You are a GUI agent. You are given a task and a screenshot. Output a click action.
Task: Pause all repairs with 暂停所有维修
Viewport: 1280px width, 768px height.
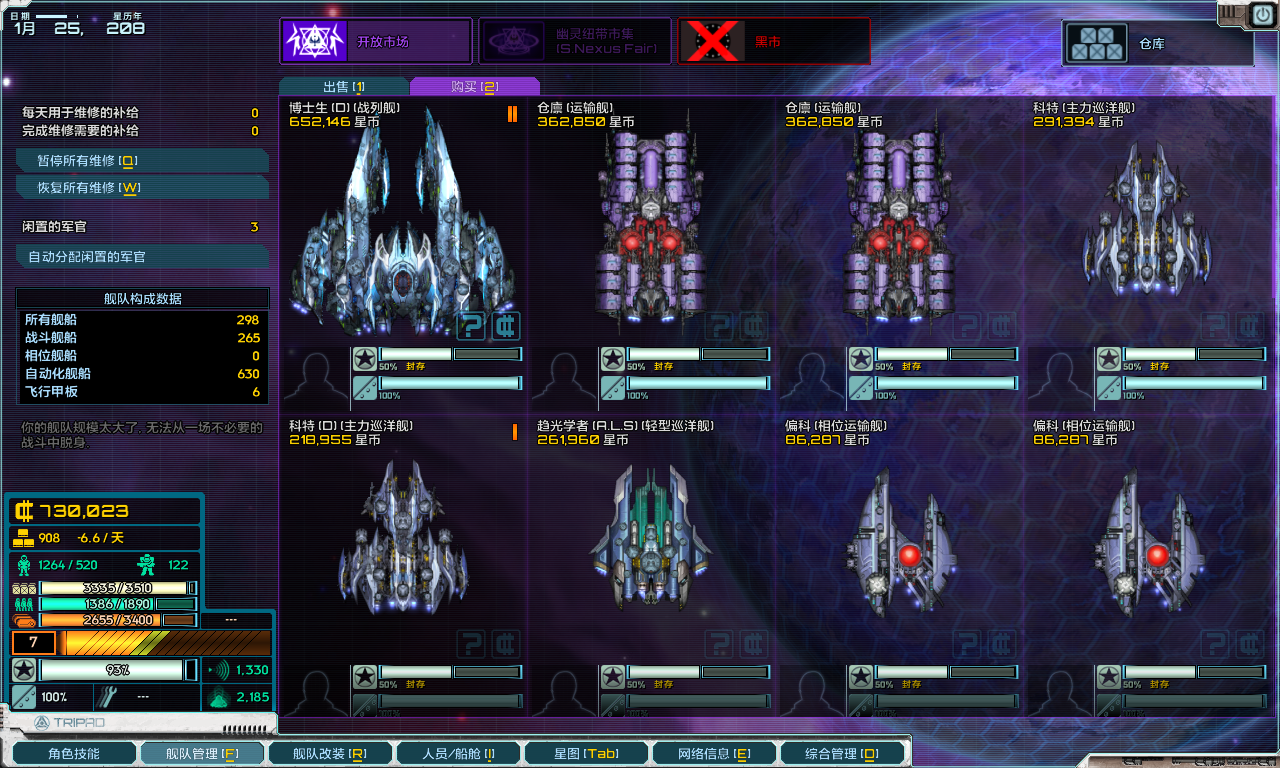point(141,161)
